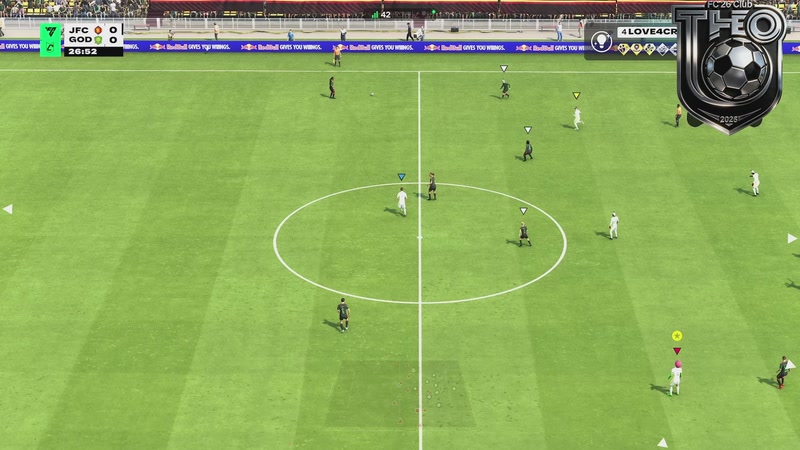Click the lightbulb icon beside the player name

[x=600, y=41]
